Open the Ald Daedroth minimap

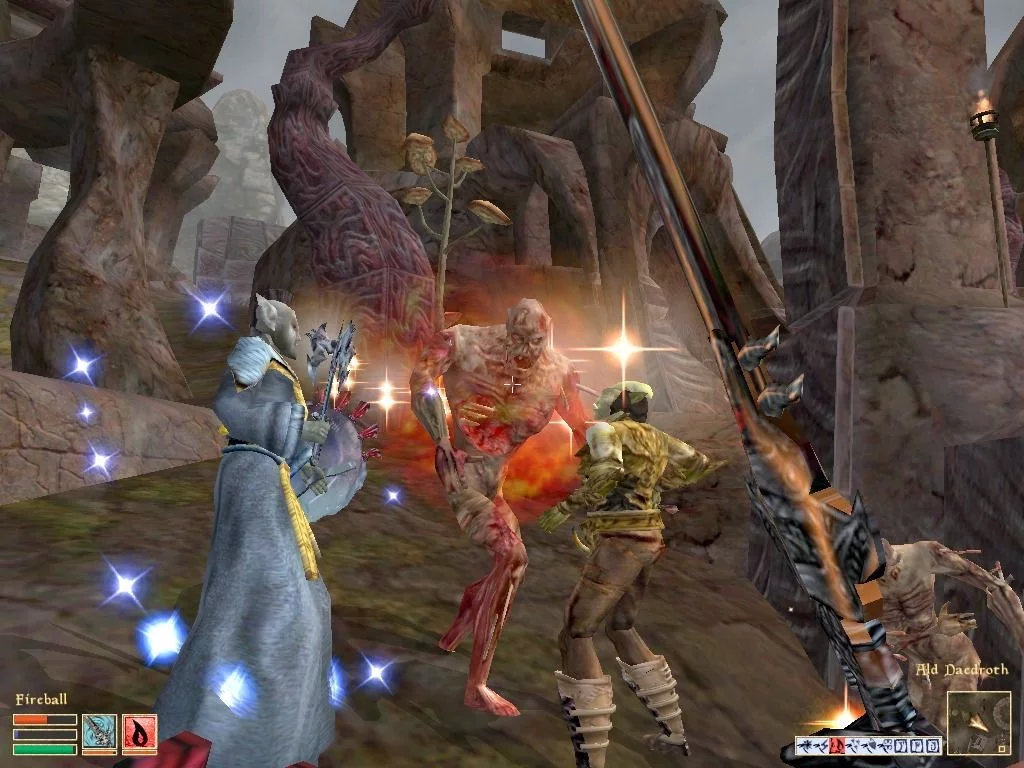click(x=978, y=722)
